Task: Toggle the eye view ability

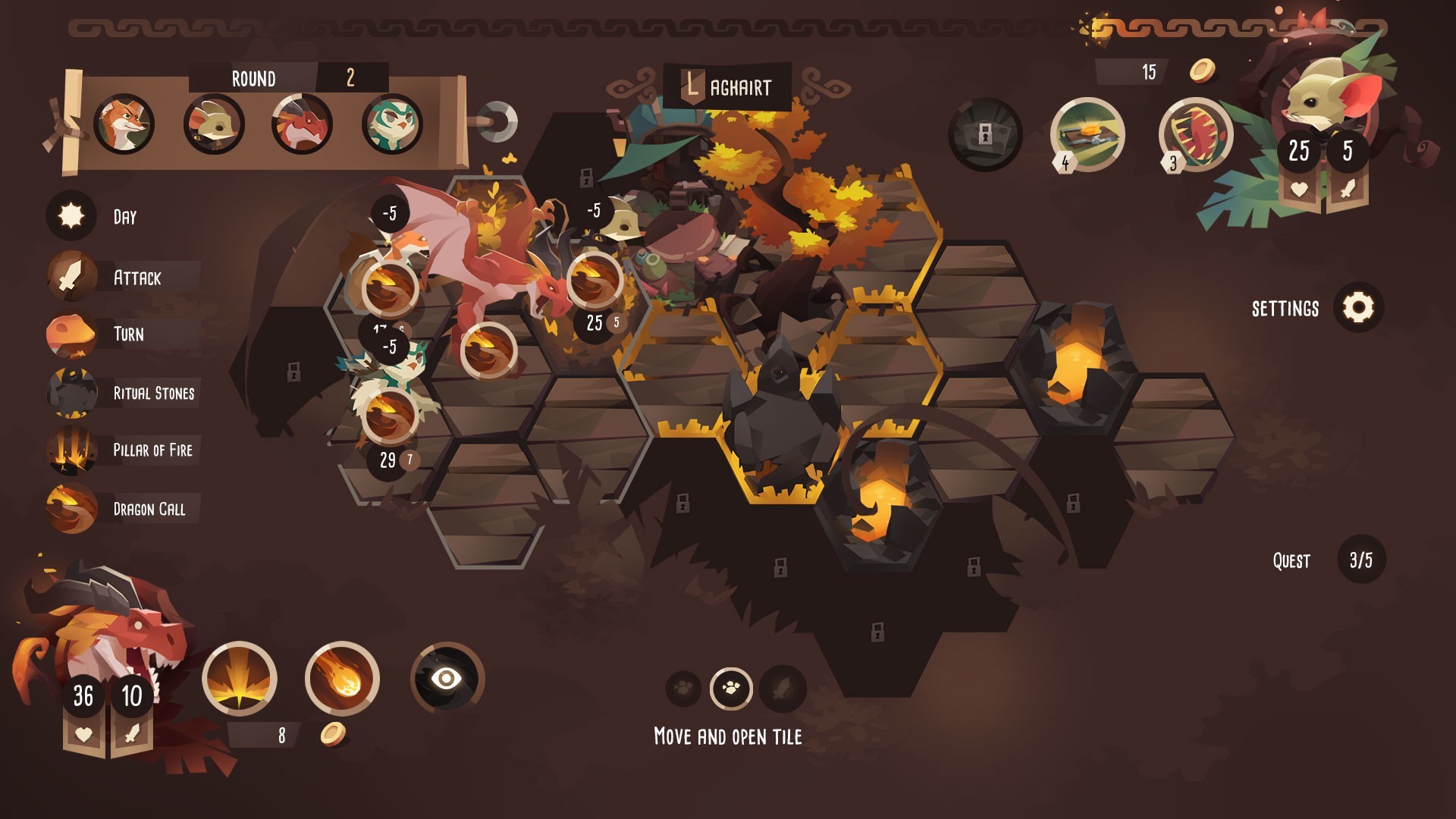Action: coord(447,678)
